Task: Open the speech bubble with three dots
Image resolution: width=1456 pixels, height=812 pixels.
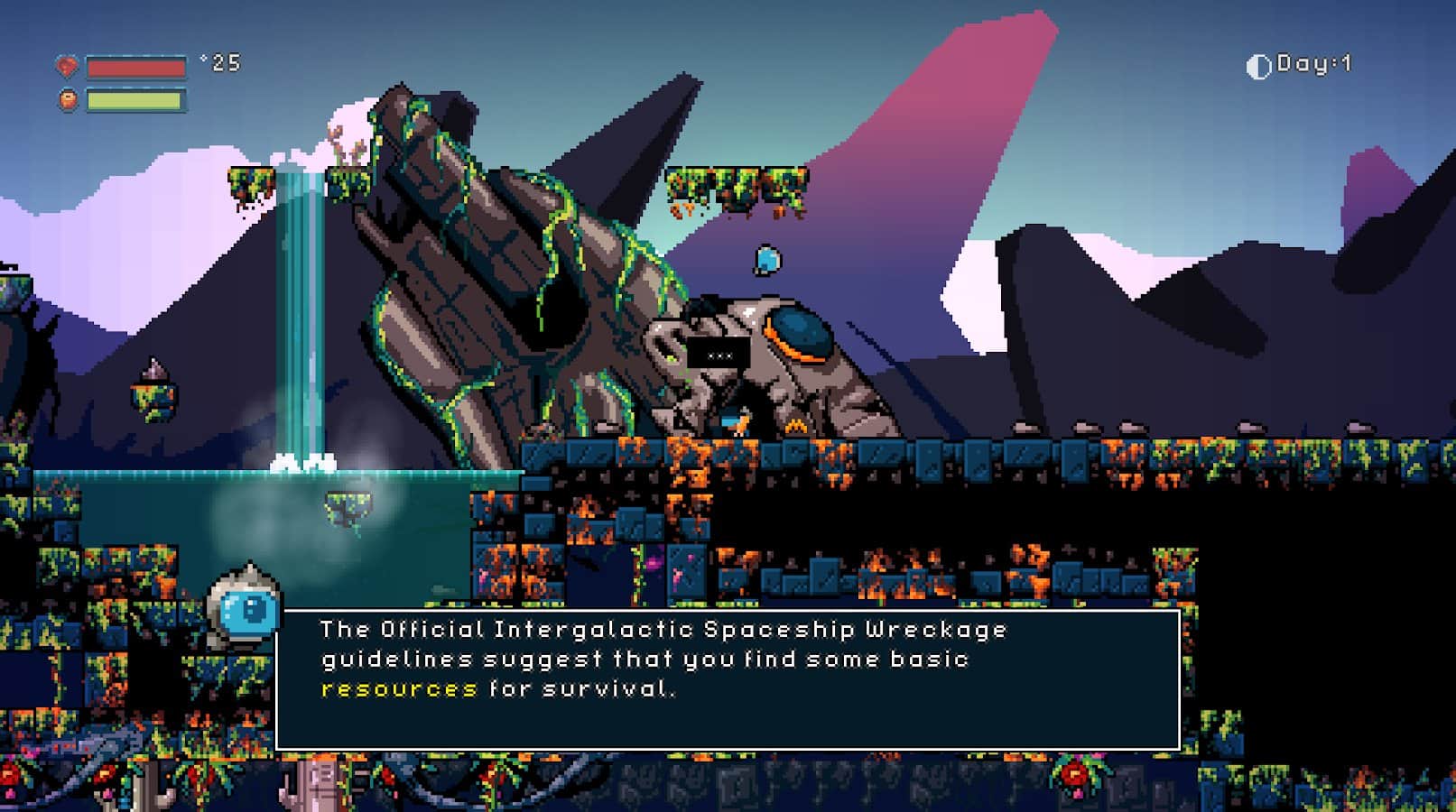Action: point(719,355)
